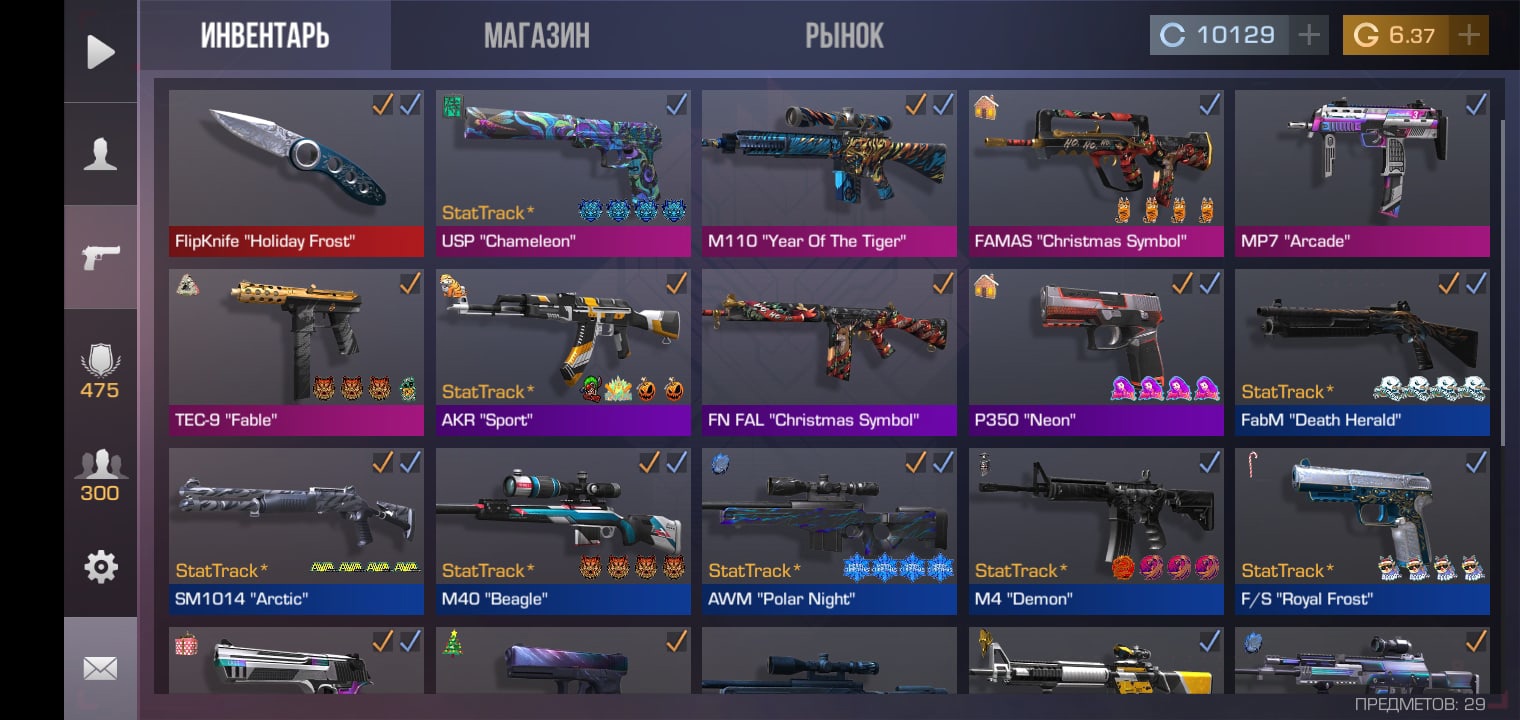The height and width of the screenshot is (720, 1520).
Task: Select the Инвентарь tab
Action: point(265,36)
